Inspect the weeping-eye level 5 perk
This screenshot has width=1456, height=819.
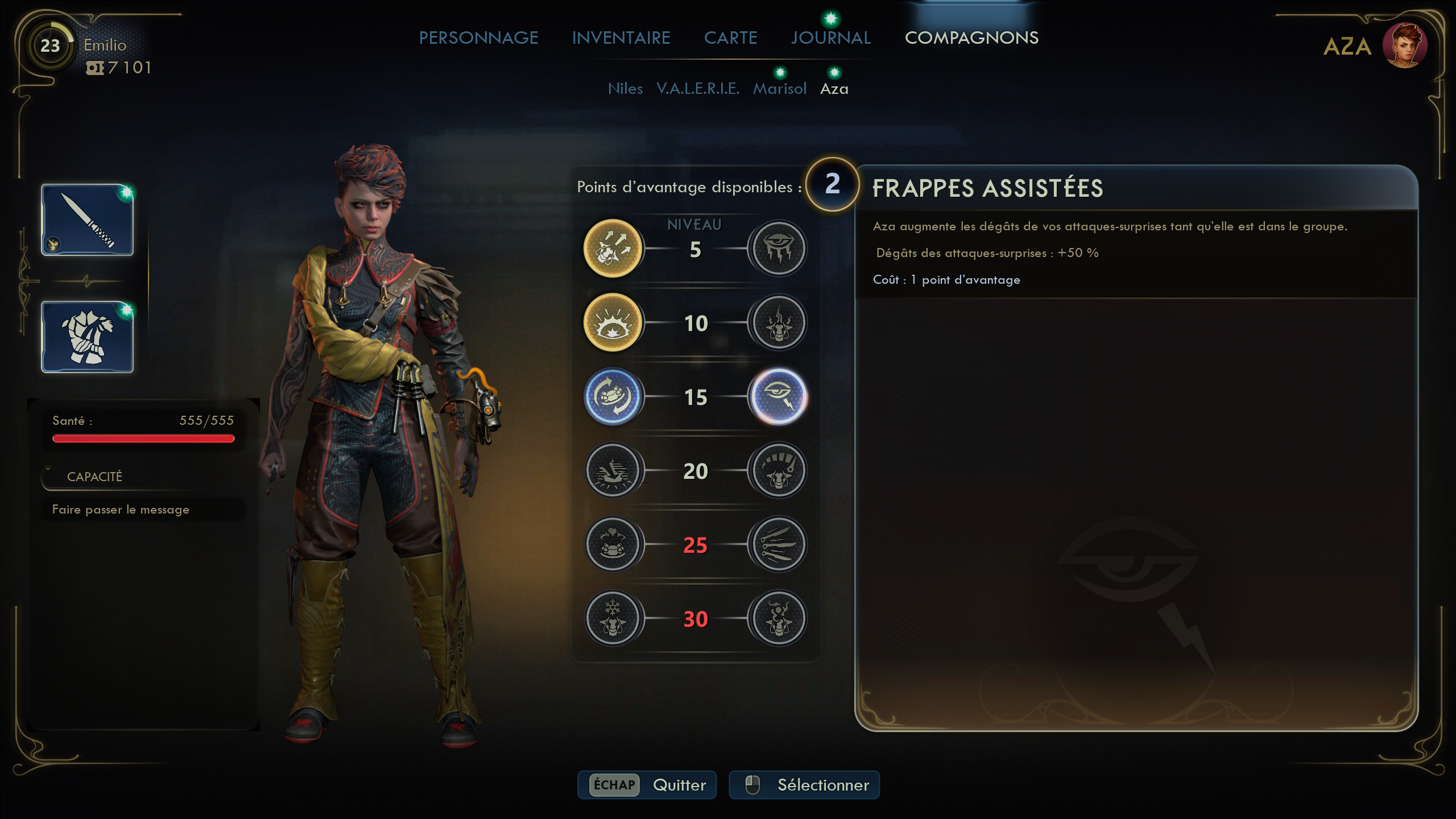tap(779, 249)
